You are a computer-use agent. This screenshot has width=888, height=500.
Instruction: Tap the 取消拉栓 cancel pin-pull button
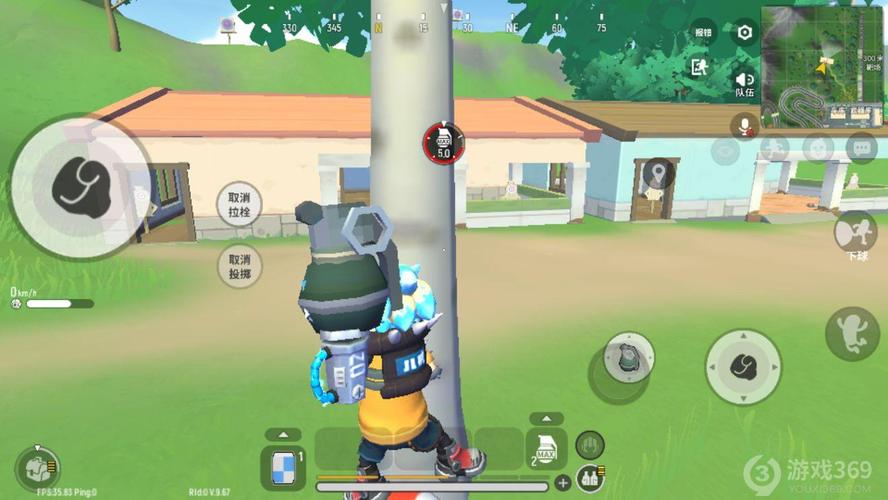tap(238, 205)
